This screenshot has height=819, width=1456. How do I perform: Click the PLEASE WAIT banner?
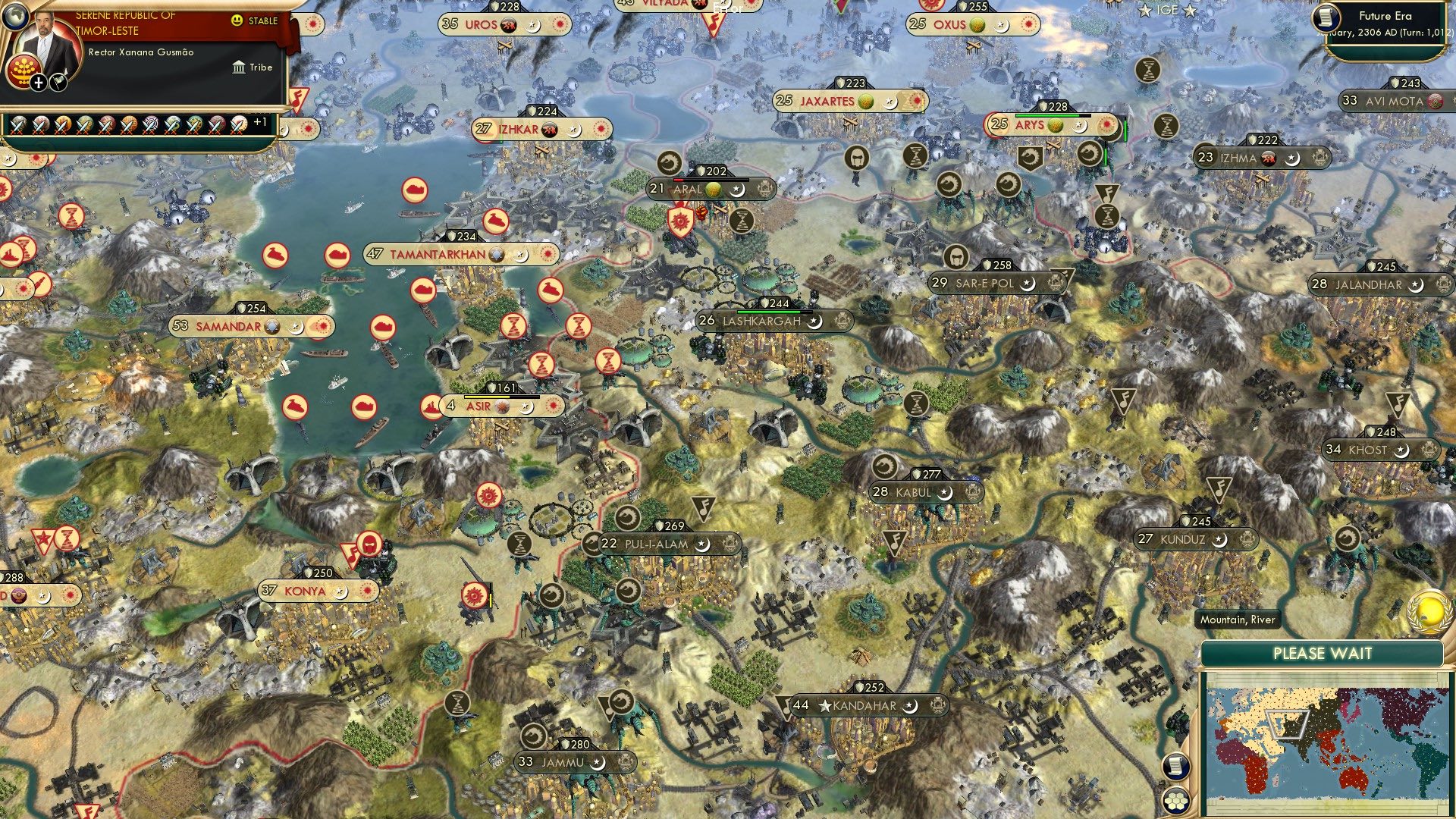(1323, 653)
